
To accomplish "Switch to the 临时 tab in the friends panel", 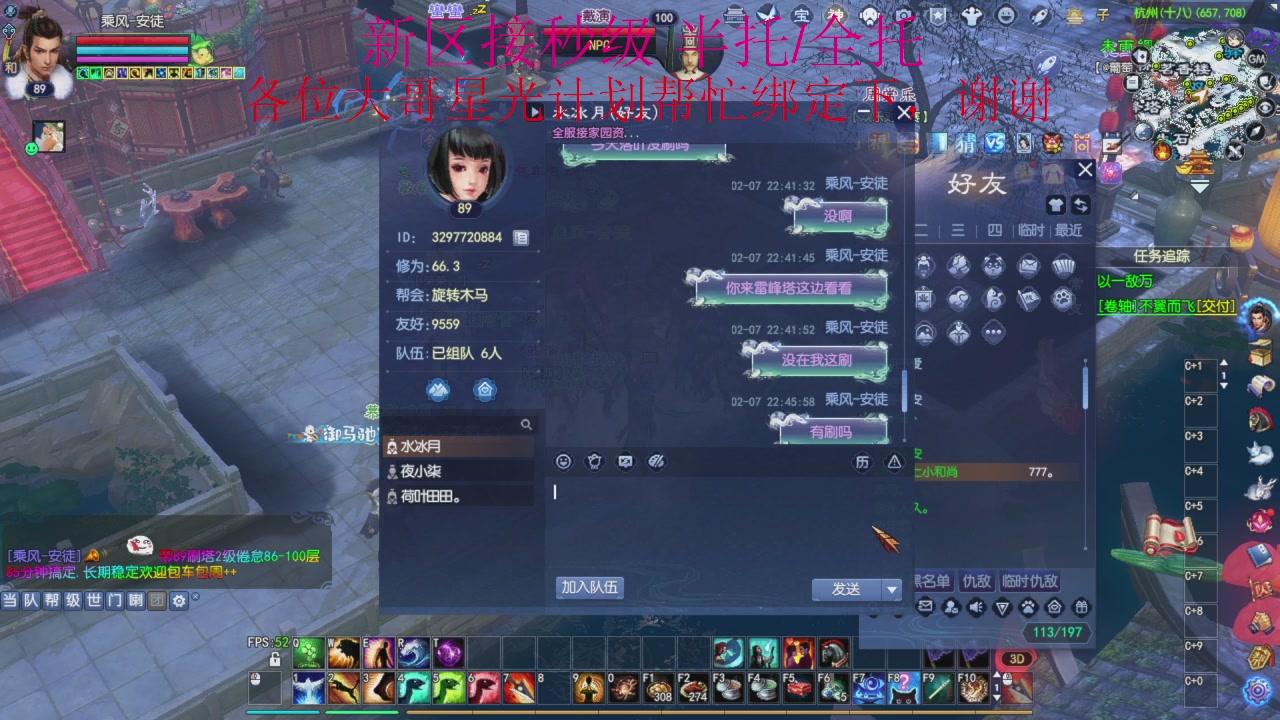I will (x=1031, y=229).
